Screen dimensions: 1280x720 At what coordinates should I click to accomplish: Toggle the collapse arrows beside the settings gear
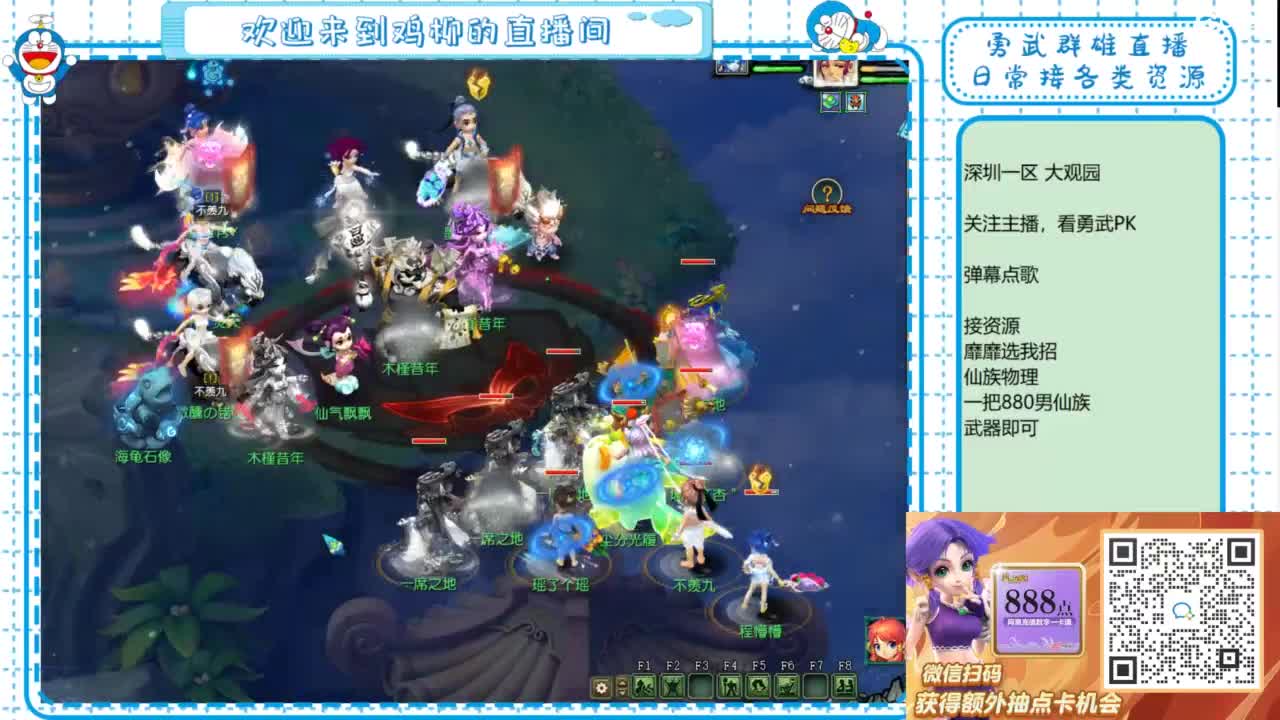(x=622, y=687)
